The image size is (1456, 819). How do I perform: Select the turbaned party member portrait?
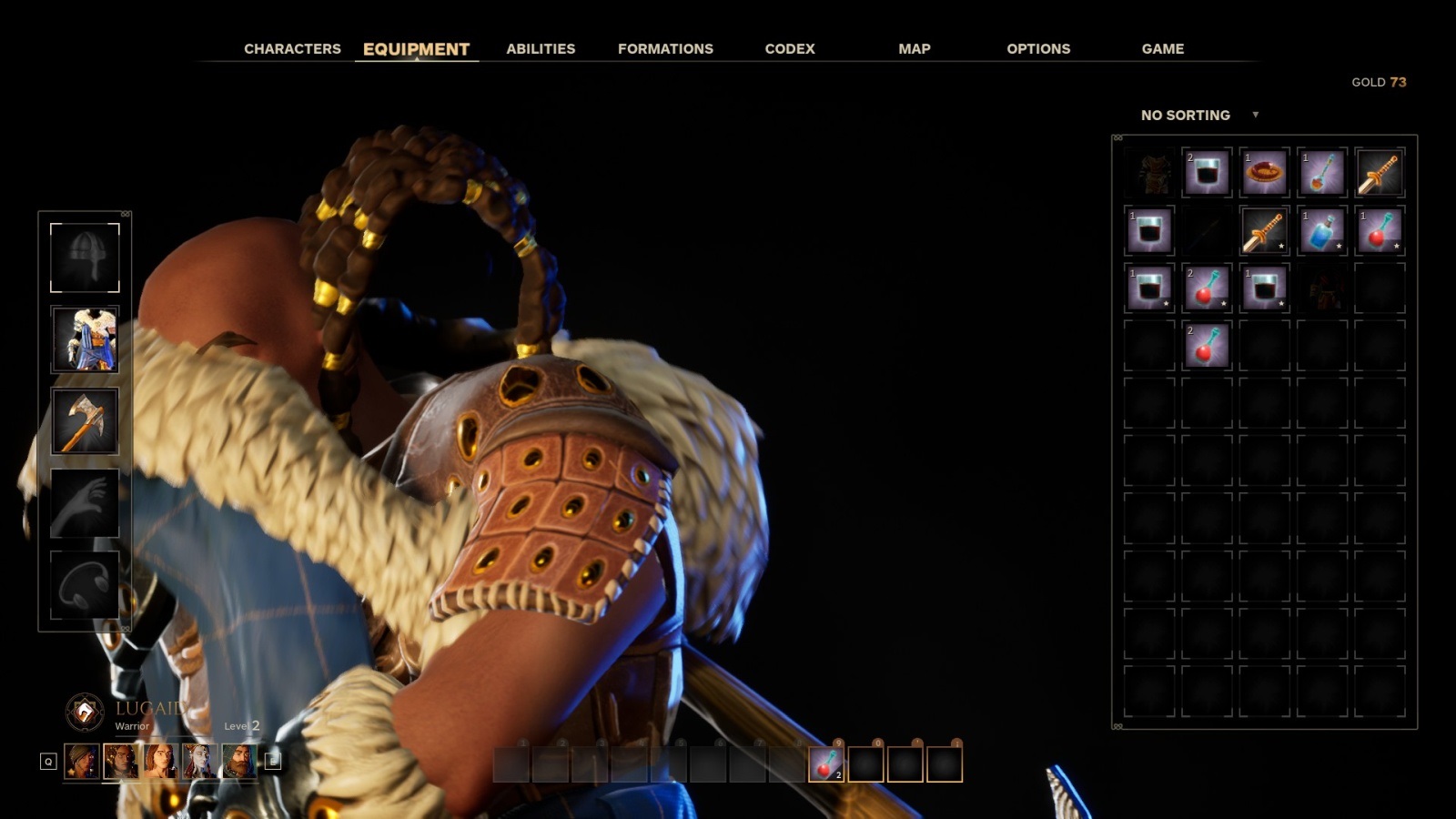pyautogui.click(x=82, y=762)
